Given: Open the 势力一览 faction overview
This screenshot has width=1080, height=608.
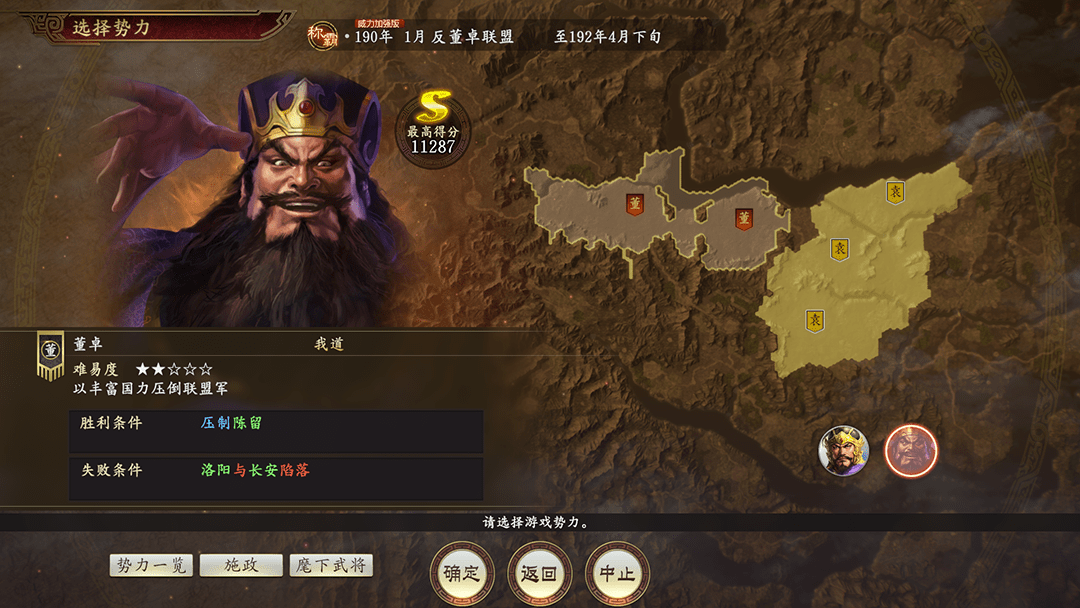Looking at the screenshot, I should pyautogui.click(x=151, y=565).
